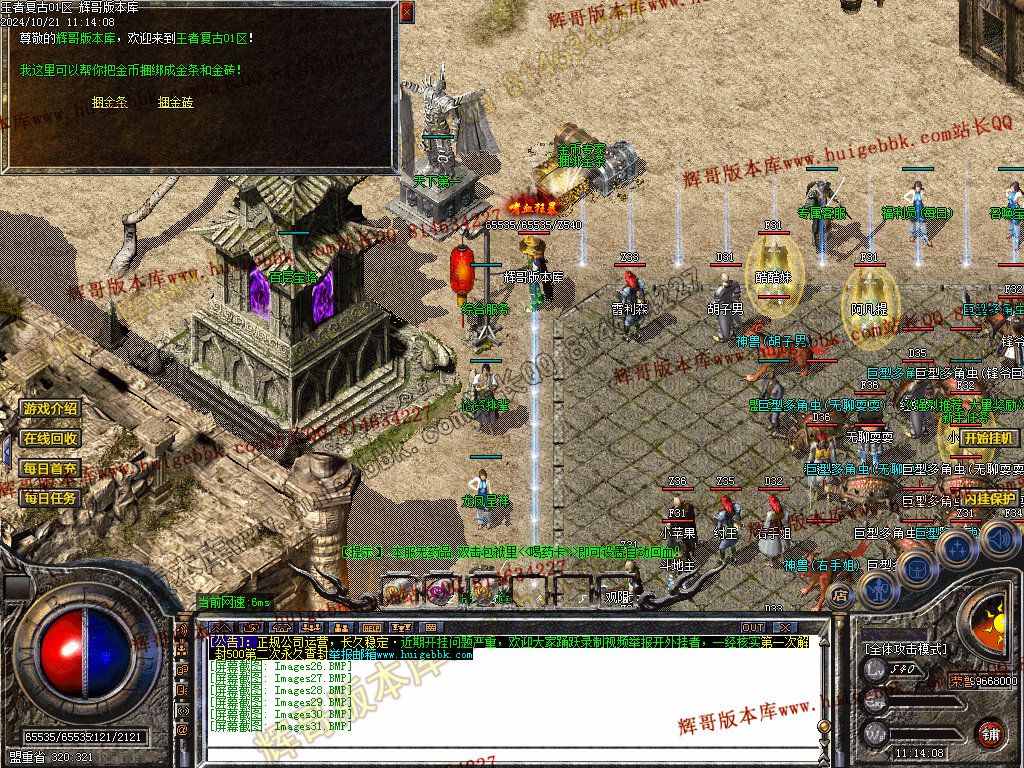The width and height of the screenshot is (1024, 768).
Task: Select the @ chat channel icon
Action: [x=183, y=731]
